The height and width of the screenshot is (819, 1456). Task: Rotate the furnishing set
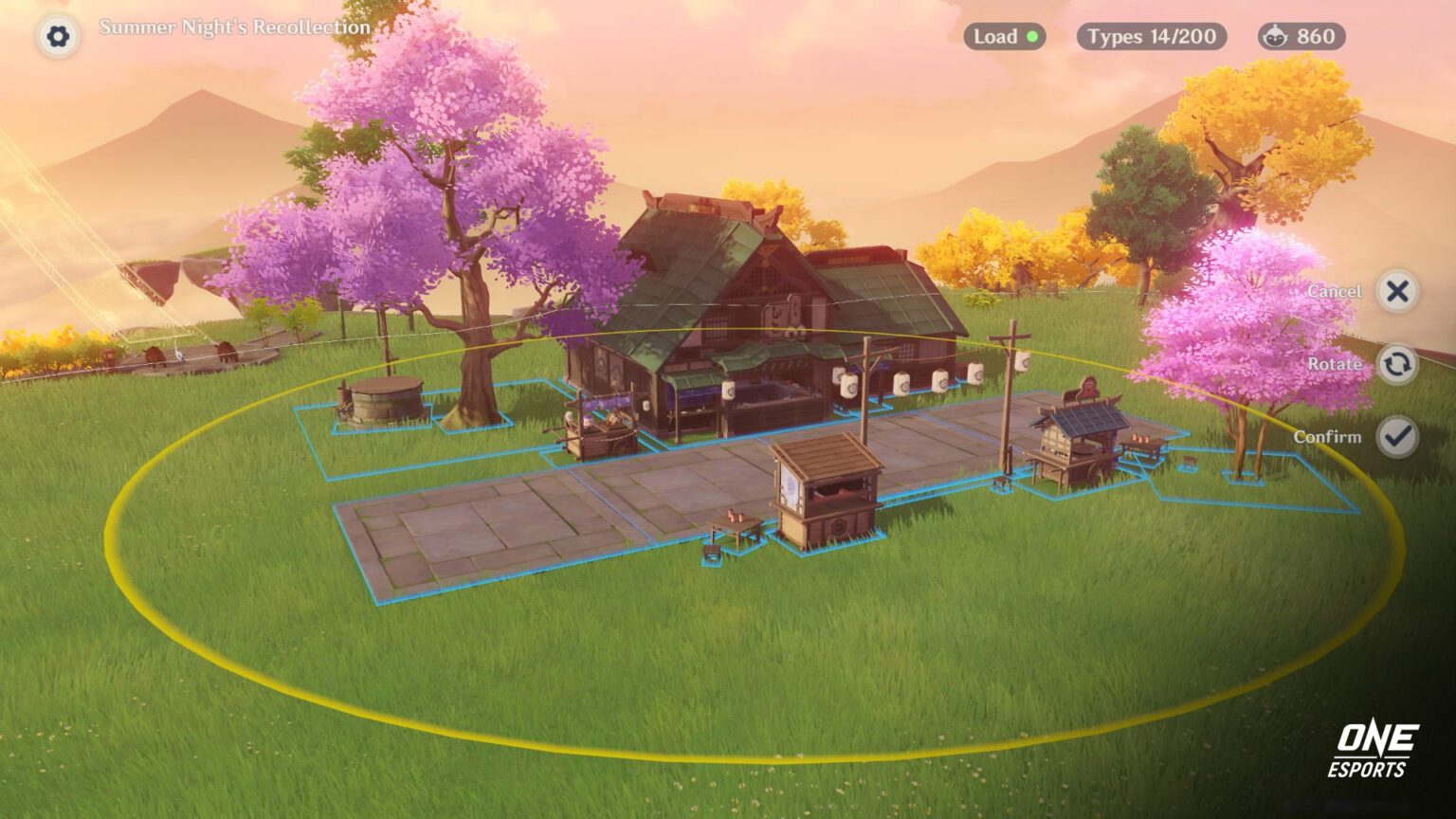(1396, 364)
